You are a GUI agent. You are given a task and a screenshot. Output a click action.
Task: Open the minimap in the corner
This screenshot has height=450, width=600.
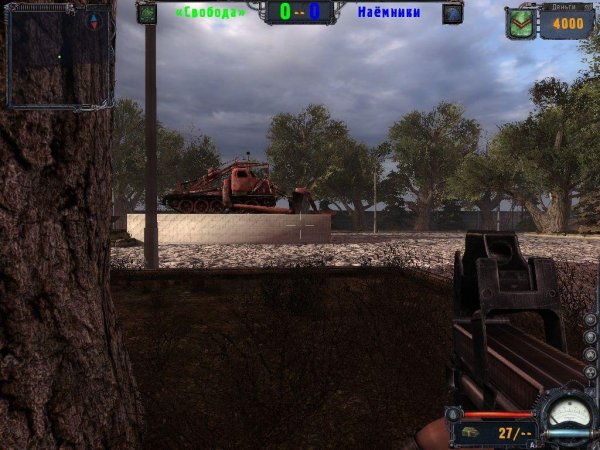57,55
